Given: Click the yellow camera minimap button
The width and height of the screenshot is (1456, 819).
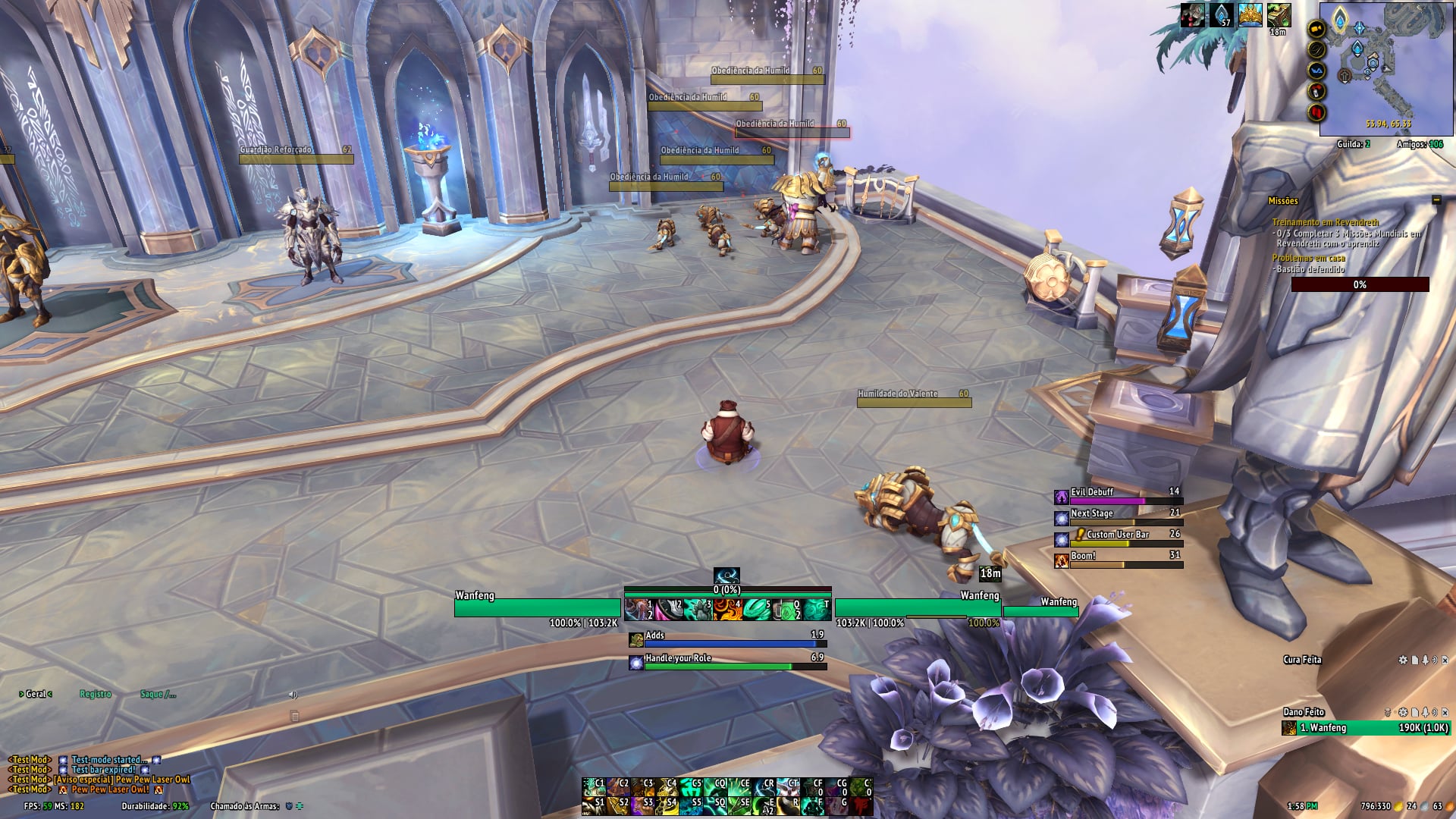Looking at the screenshot, I should pyautogui.click(x=1316, y=29).
